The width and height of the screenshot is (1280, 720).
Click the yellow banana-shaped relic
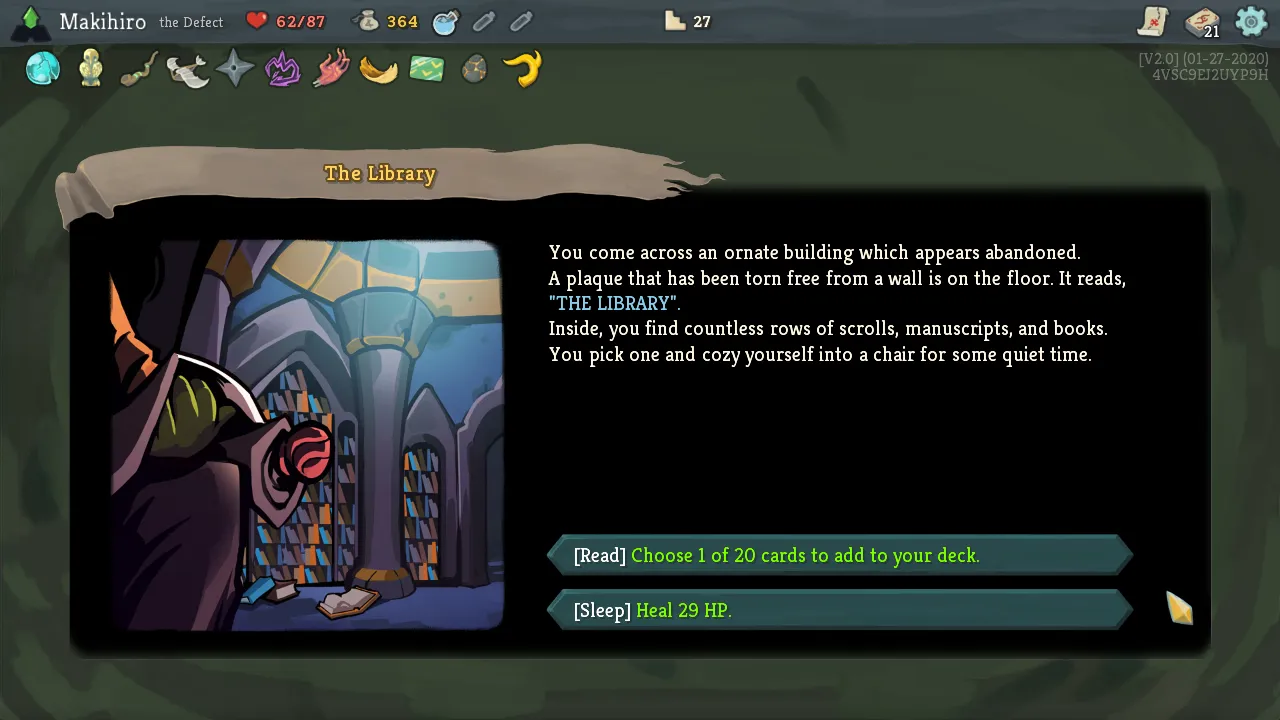tap(523, 69)
